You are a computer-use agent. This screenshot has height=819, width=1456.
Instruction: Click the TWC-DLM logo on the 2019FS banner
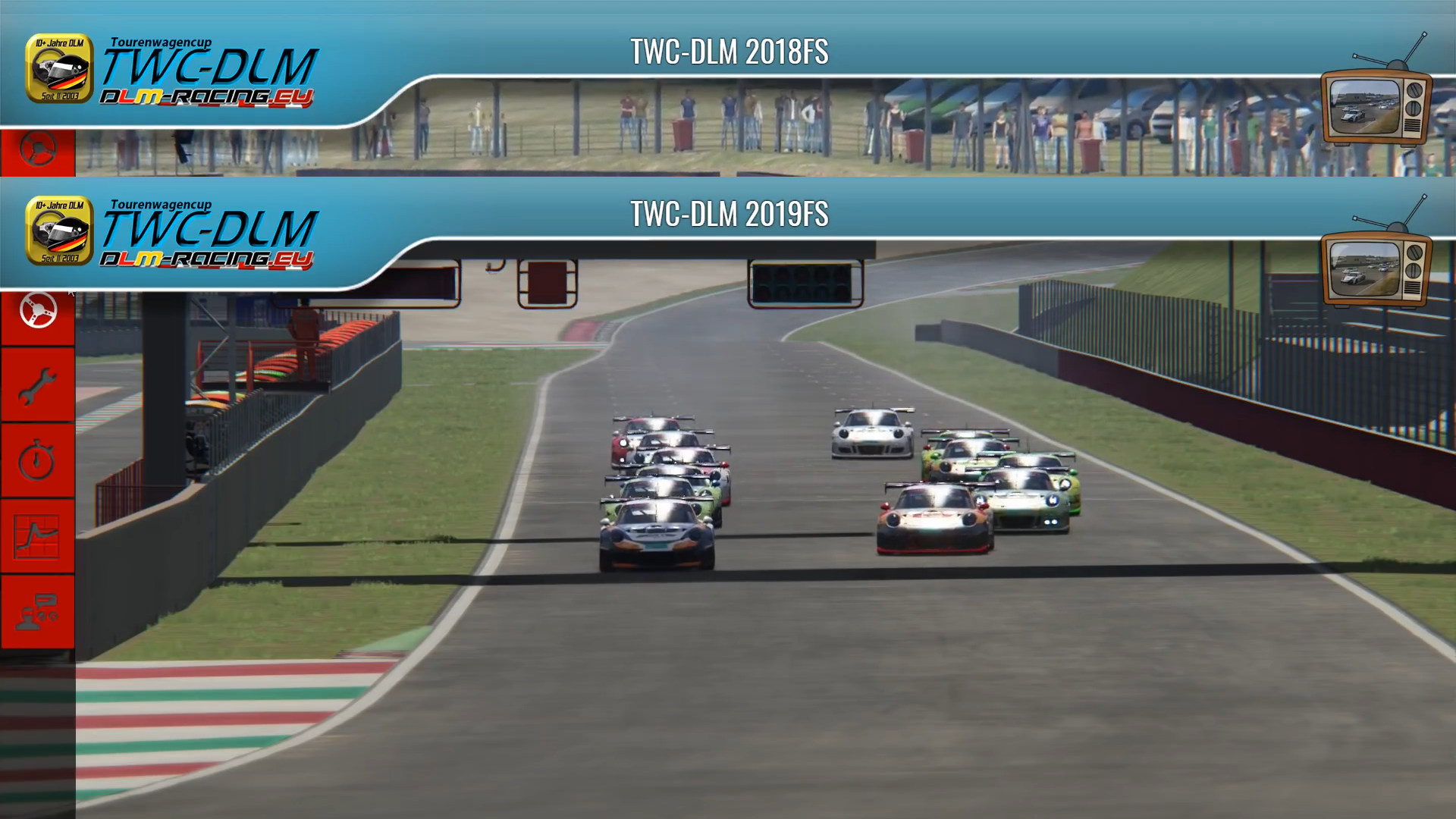(x=172, y=232)
